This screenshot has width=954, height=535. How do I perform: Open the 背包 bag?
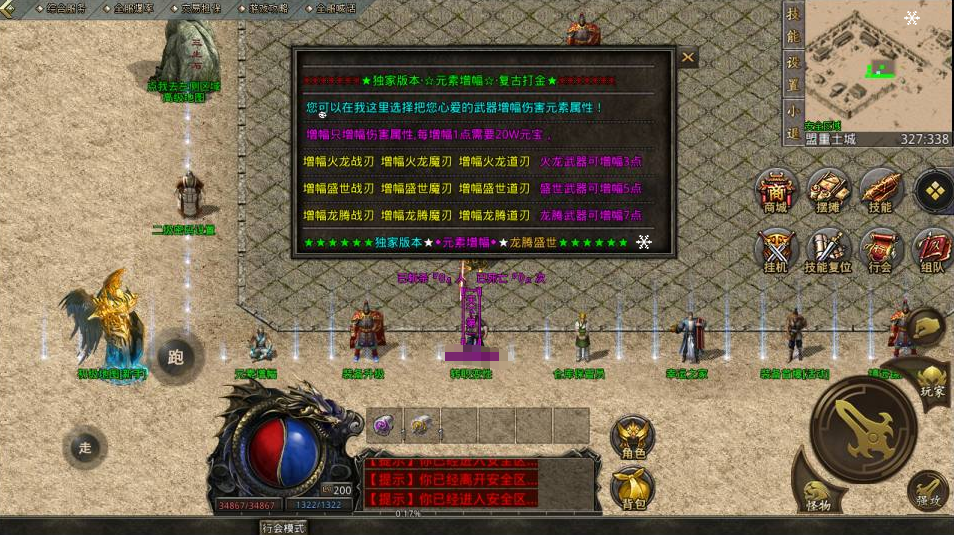tap(632, 487)
